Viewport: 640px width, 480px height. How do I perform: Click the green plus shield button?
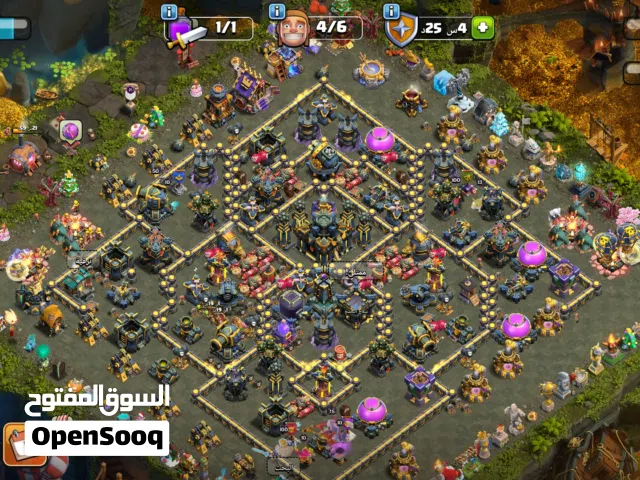tap(483, 27)
